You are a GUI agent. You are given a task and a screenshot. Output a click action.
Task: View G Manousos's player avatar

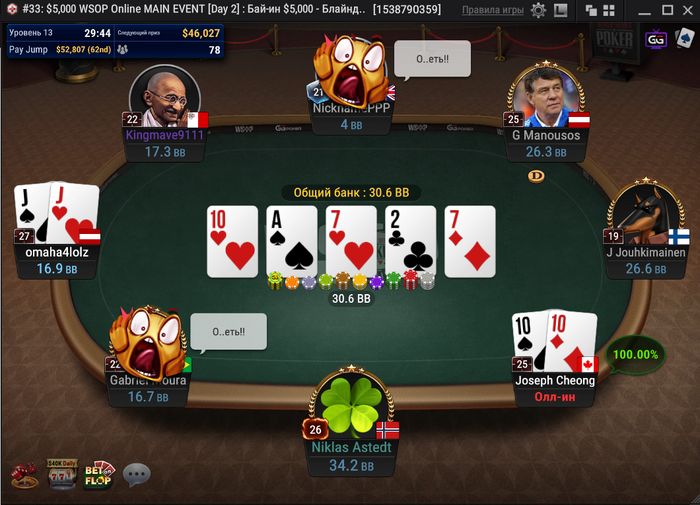click(x=545, y=97)
